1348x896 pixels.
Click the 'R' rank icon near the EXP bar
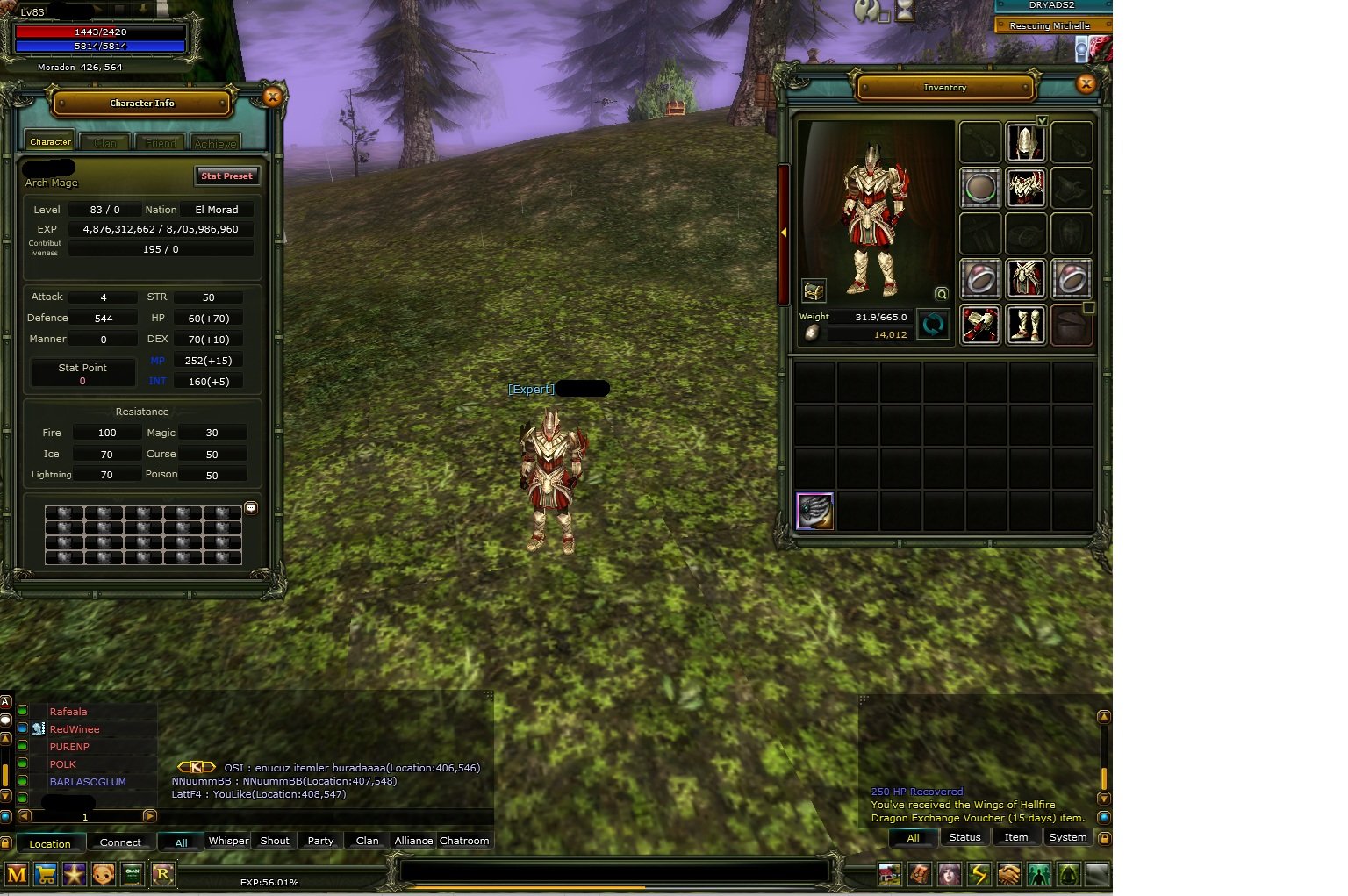[x=163, y=874]
